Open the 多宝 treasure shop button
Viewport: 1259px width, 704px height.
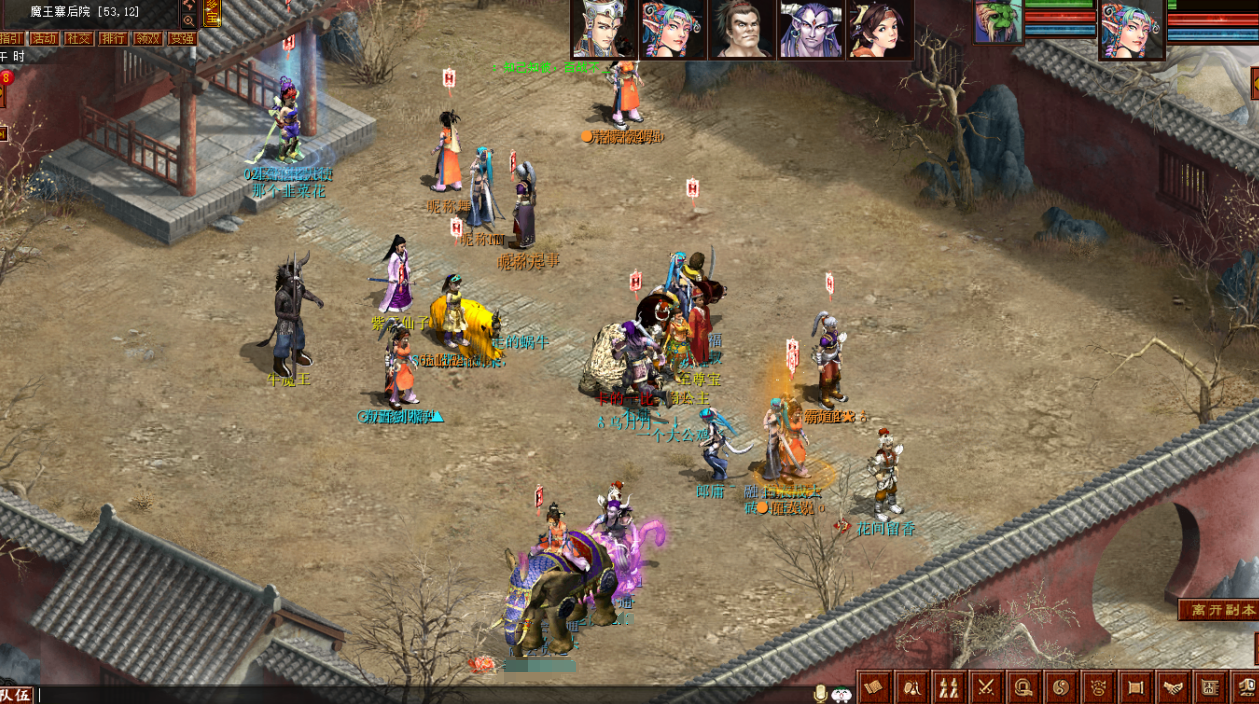point(212,12)
